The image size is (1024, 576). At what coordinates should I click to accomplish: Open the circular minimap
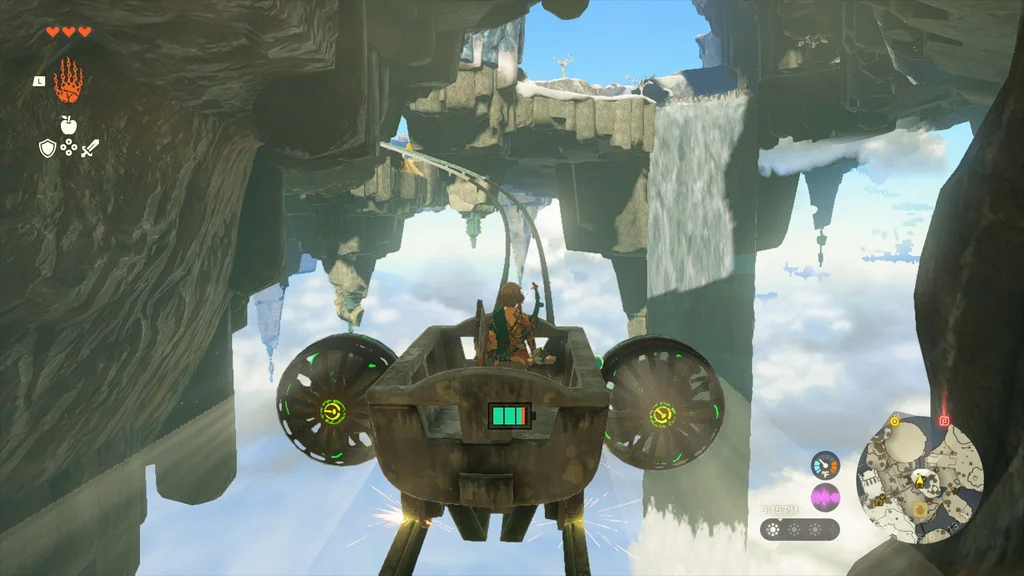coord(920,478)
